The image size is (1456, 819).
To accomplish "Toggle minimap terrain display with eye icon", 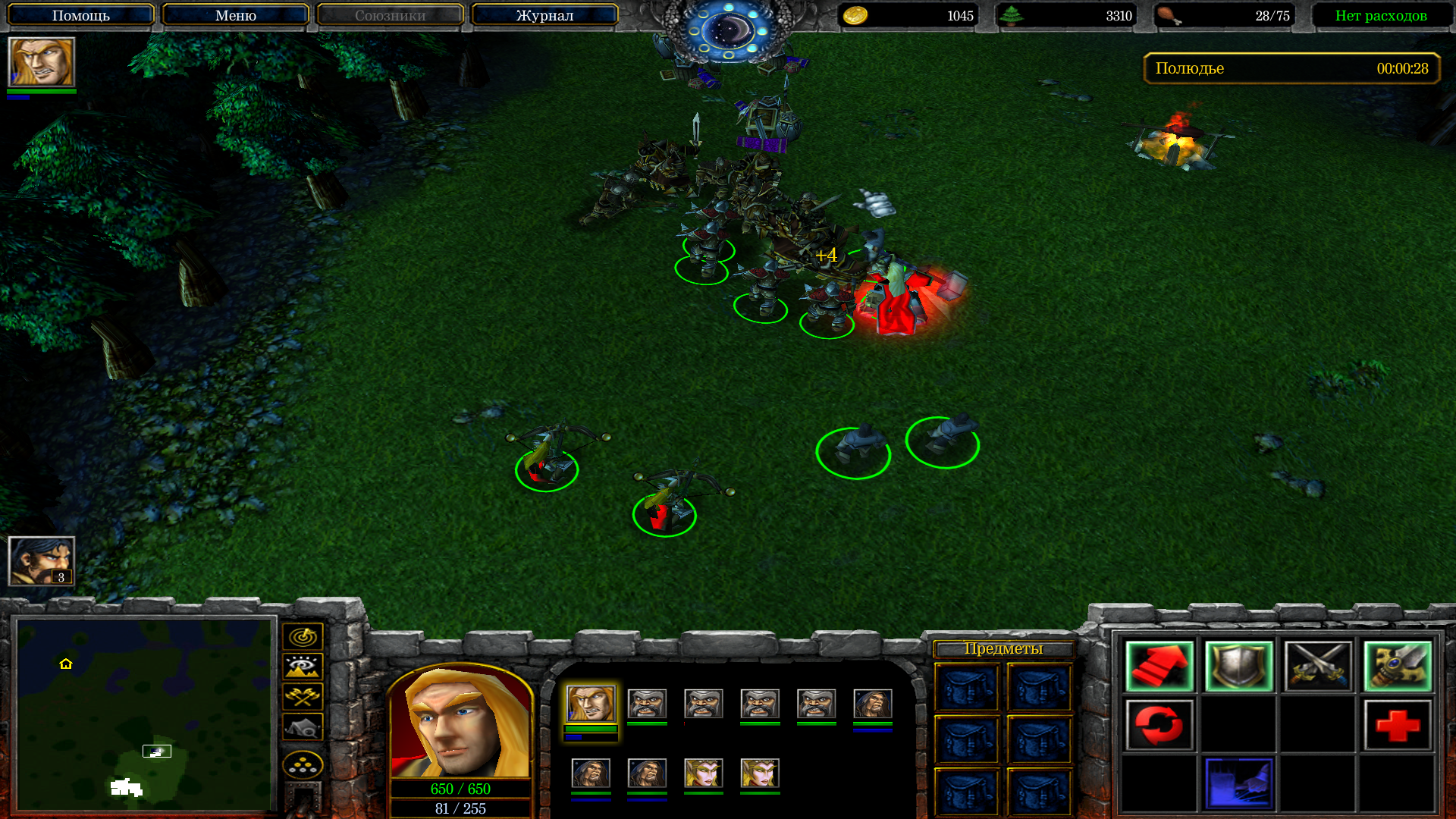I will click(x=303, y=667).
